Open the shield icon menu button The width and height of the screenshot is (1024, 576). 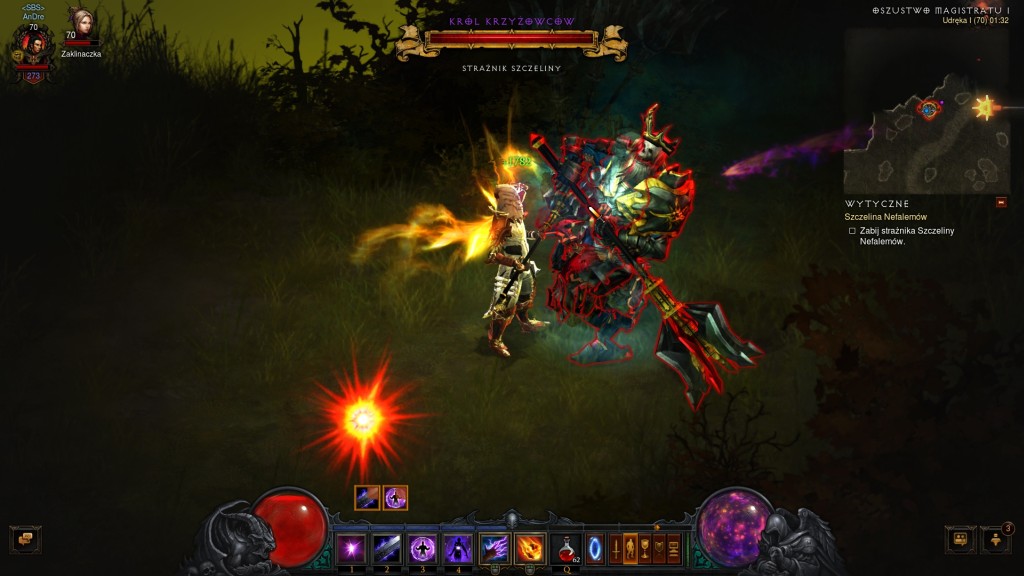(659, 549)
